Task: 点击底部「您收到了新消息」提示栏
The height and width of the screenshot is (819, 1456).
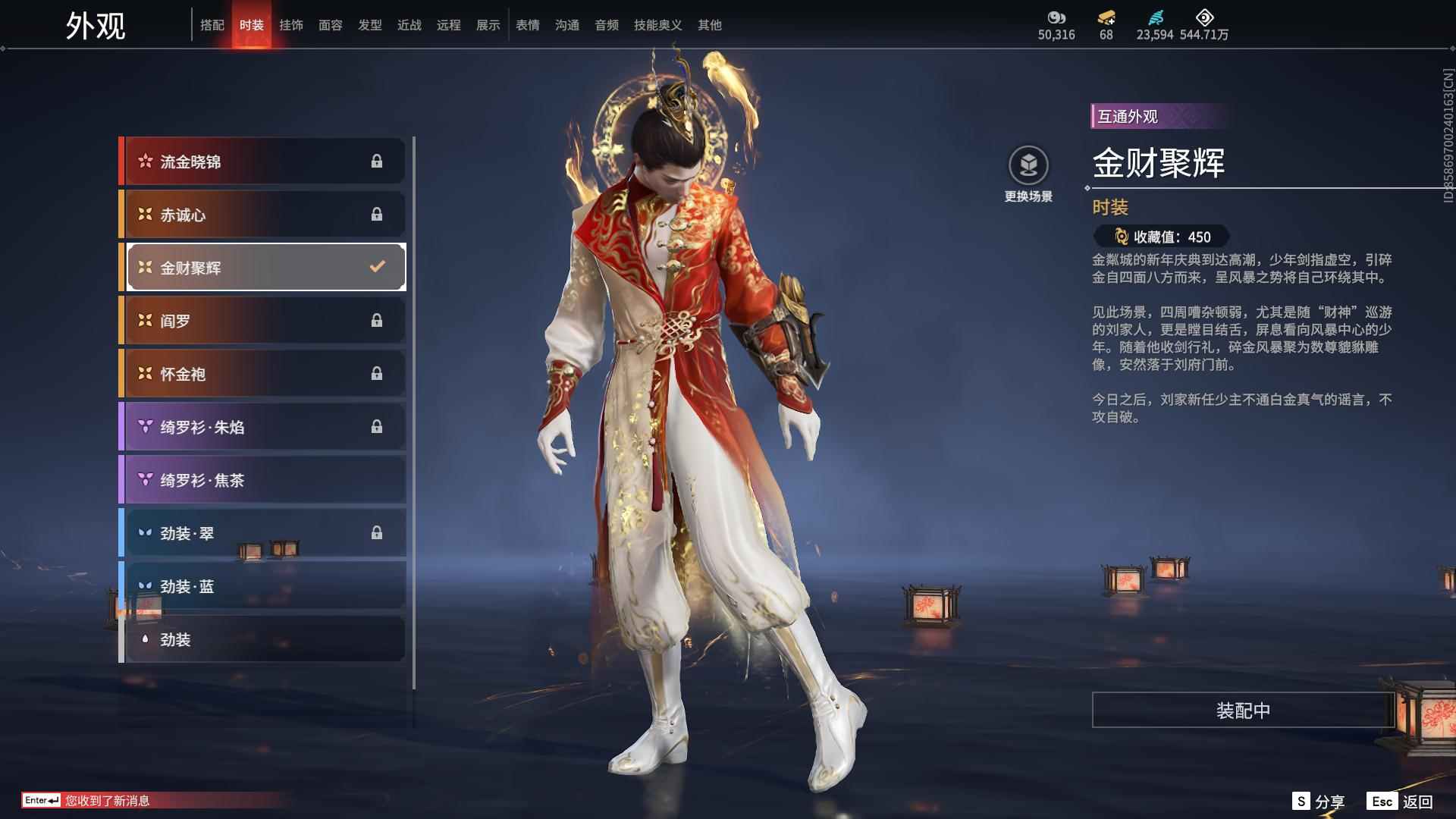Action: tap(106, 800)
